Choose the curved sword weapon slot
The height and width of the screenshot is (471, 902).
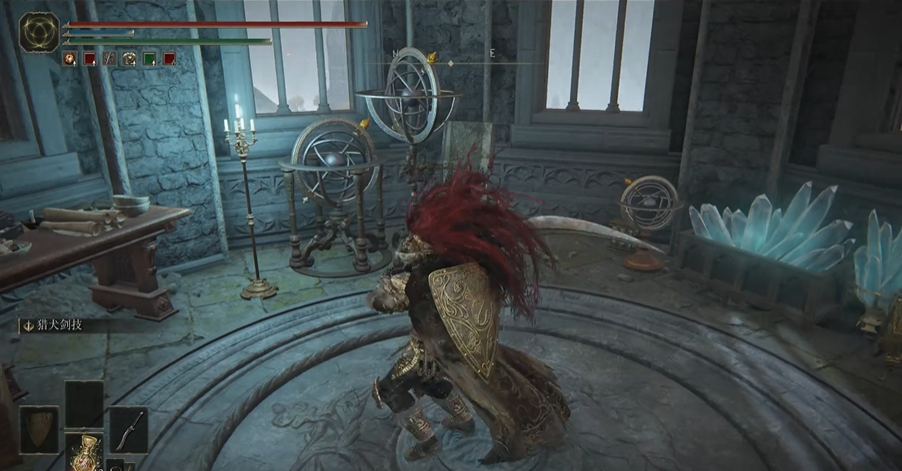129,429
